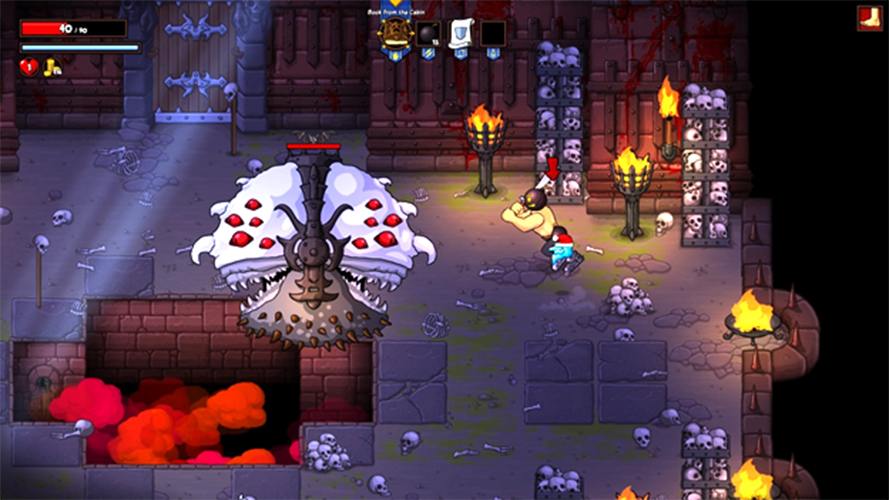Screen dimensions: 889x500
Task: Use the bomb item slot
Action: click(x=428, y=34)
